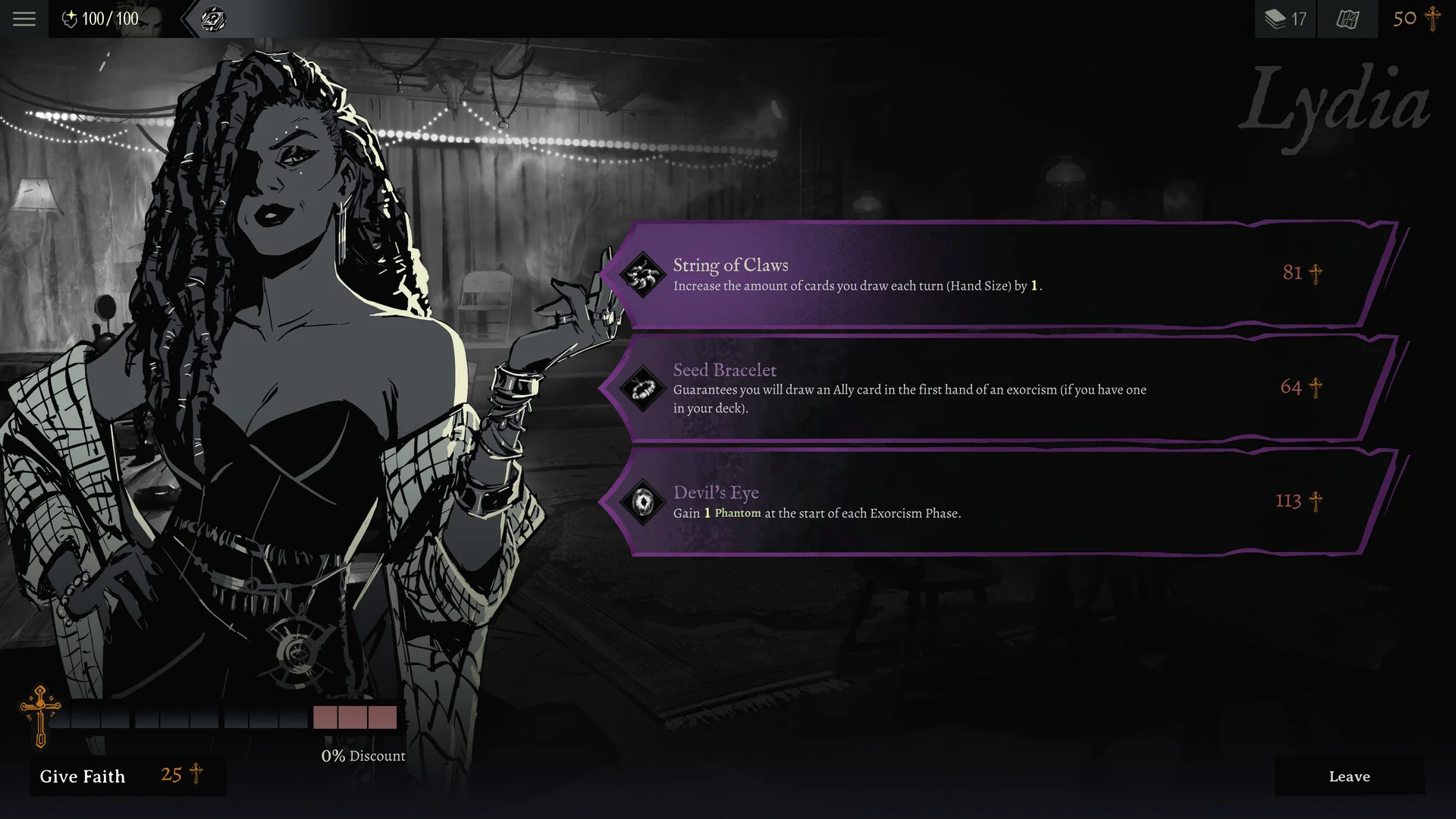Screen dimensions: 1456x819
Task: Open the hamburger menu
Action: tap(24, 19)
